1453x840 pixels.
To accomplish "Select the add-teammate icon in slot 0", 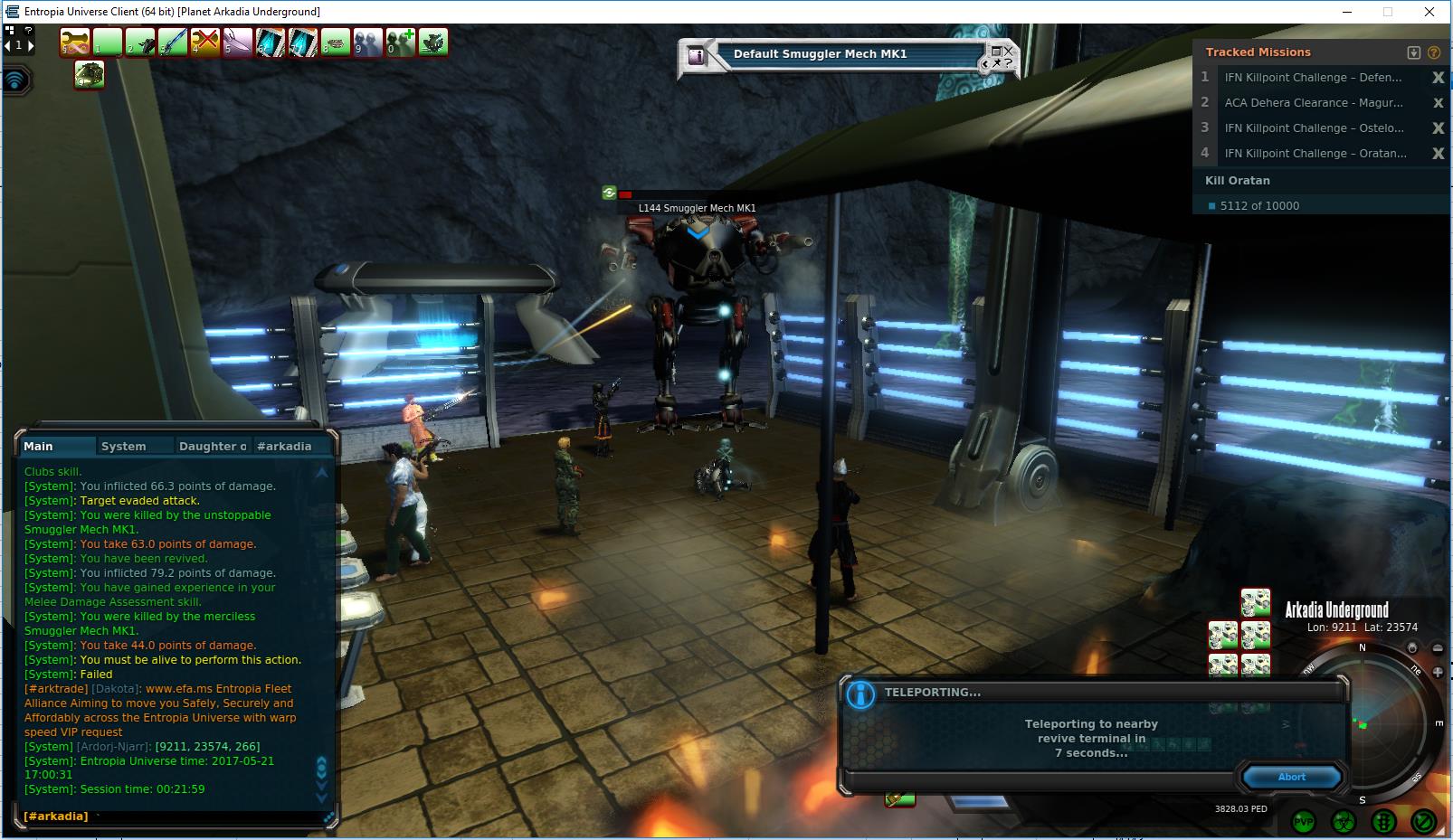I will tap(400, 42).
